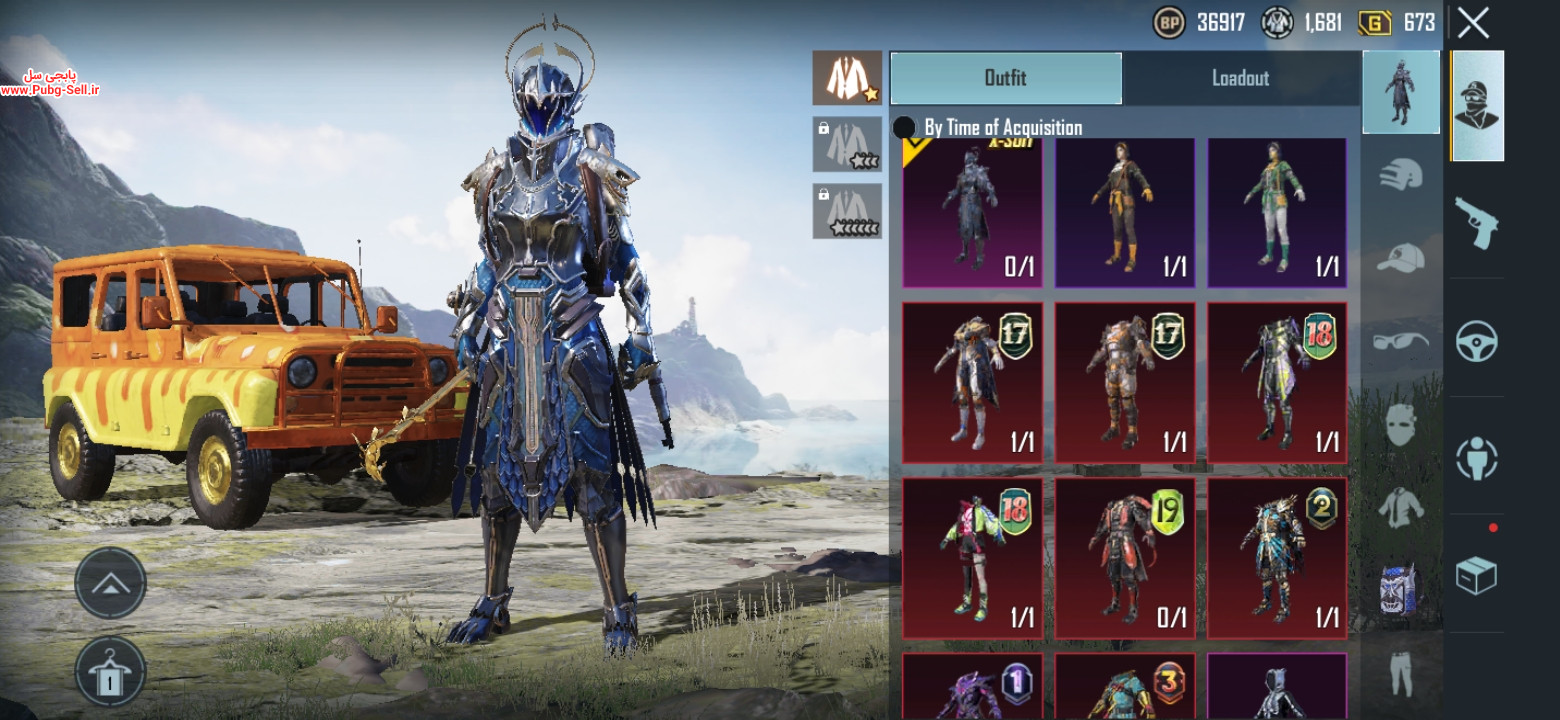Show the glasses accessory category

(1401, 341)
